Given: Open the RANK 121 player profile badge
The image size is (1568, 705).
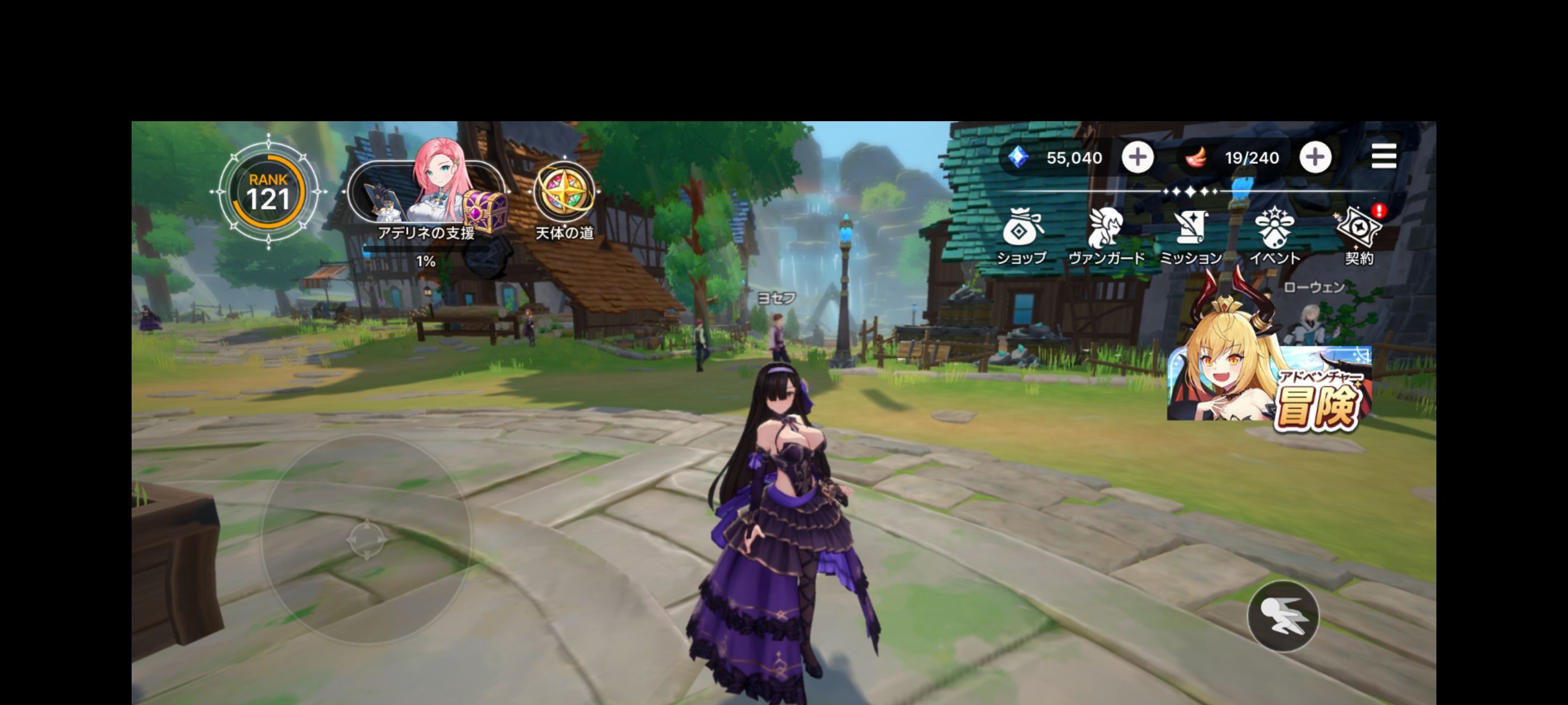Looking at the screenshot, I should (269, 192).
